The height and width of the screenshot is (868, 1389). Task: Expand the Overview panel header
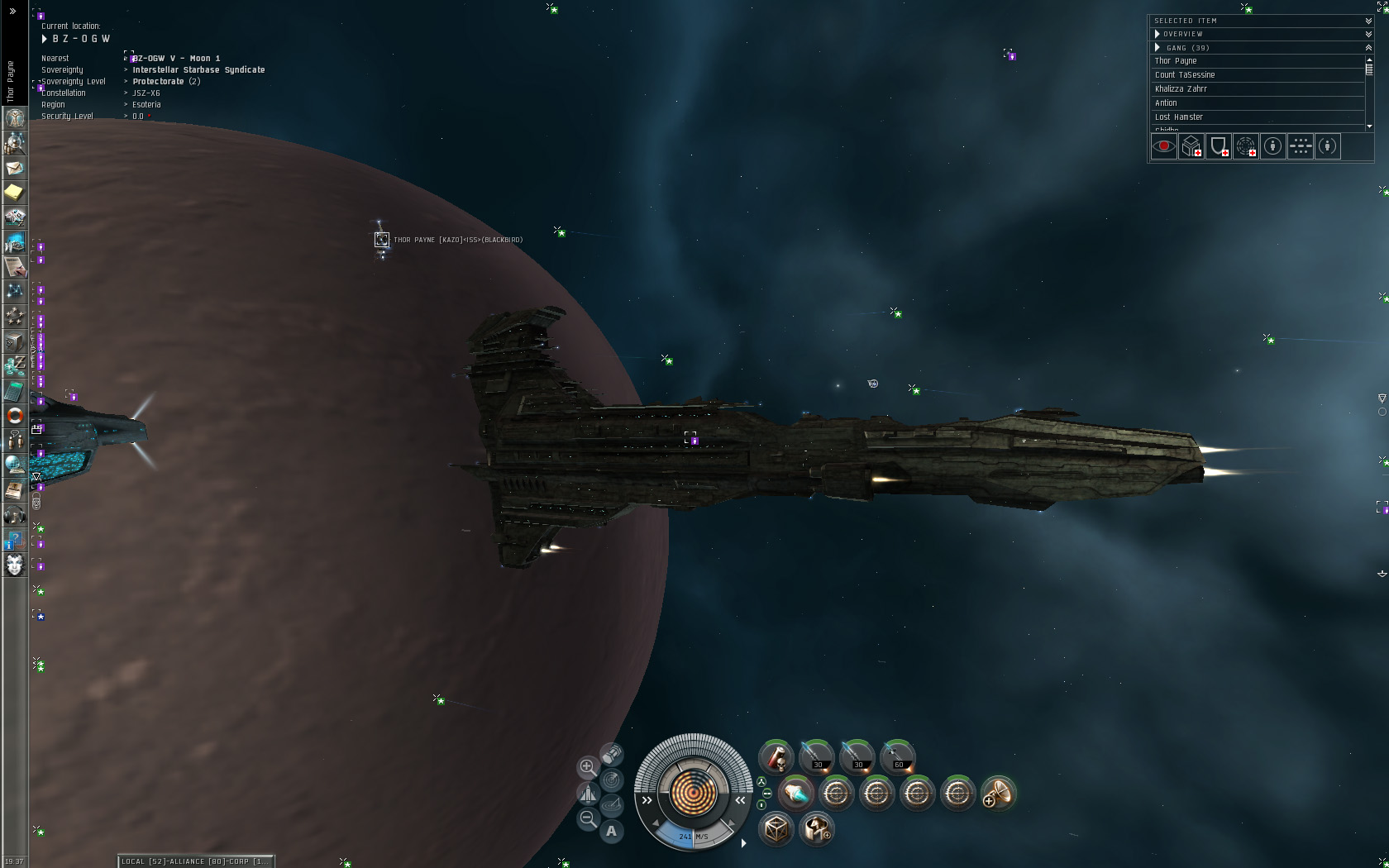coord(1157,34)
